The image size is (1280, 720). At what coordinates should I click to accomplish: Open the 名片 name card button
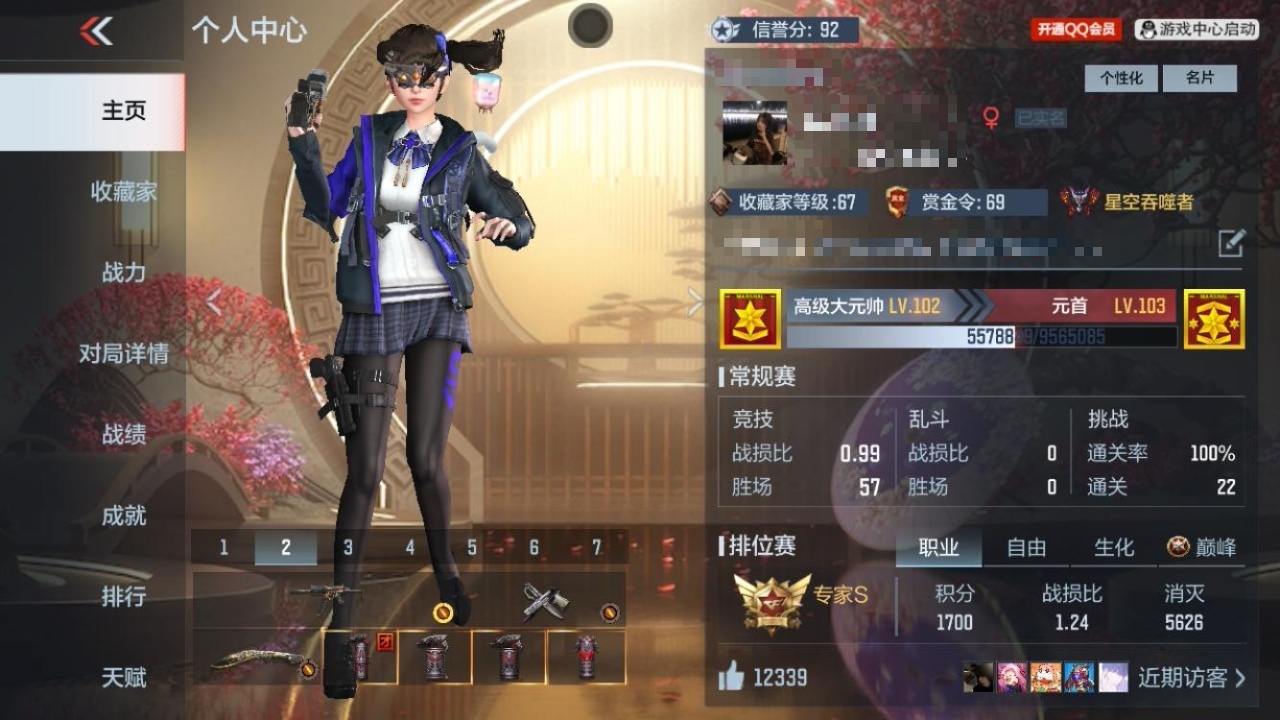(x=1199, y=78)
